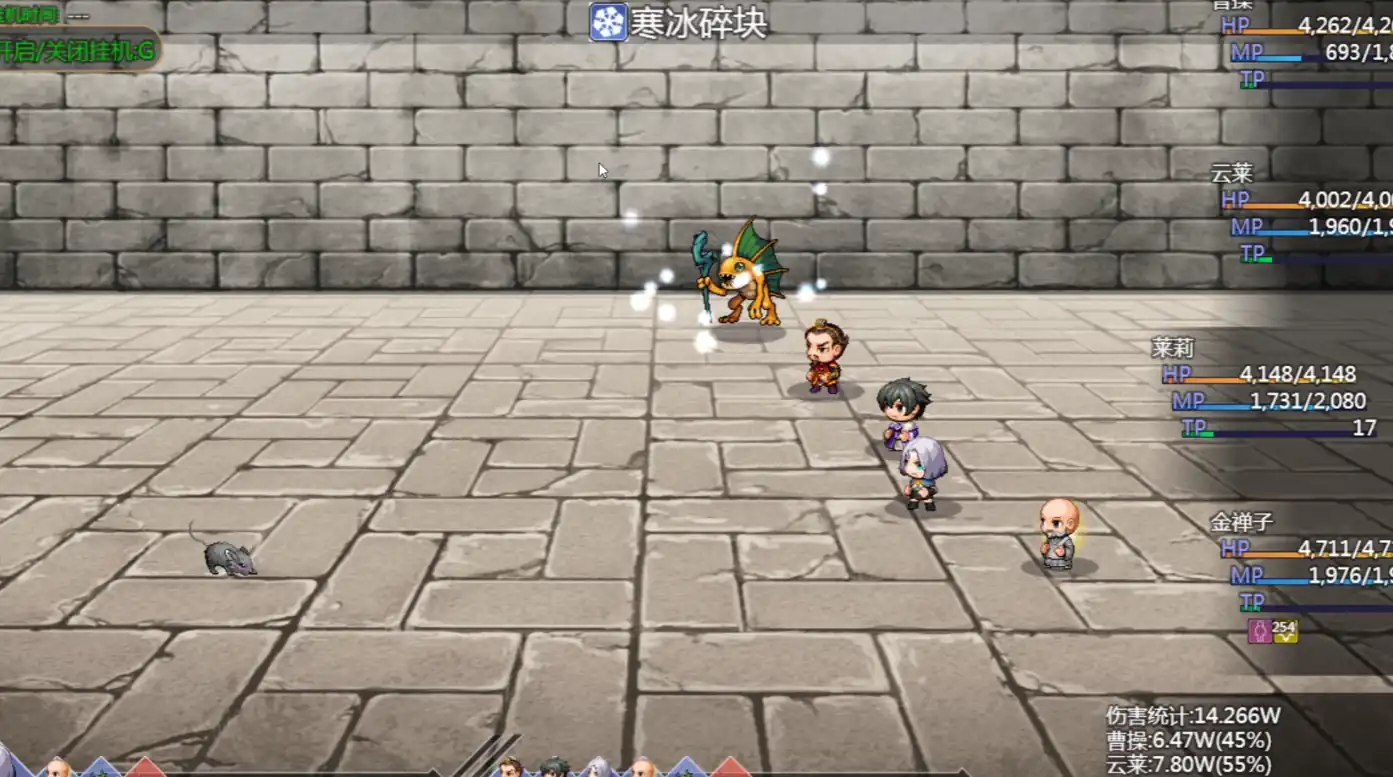Select 莱莉 in the party status list
1393x777 pixels.
point(1173,348)
